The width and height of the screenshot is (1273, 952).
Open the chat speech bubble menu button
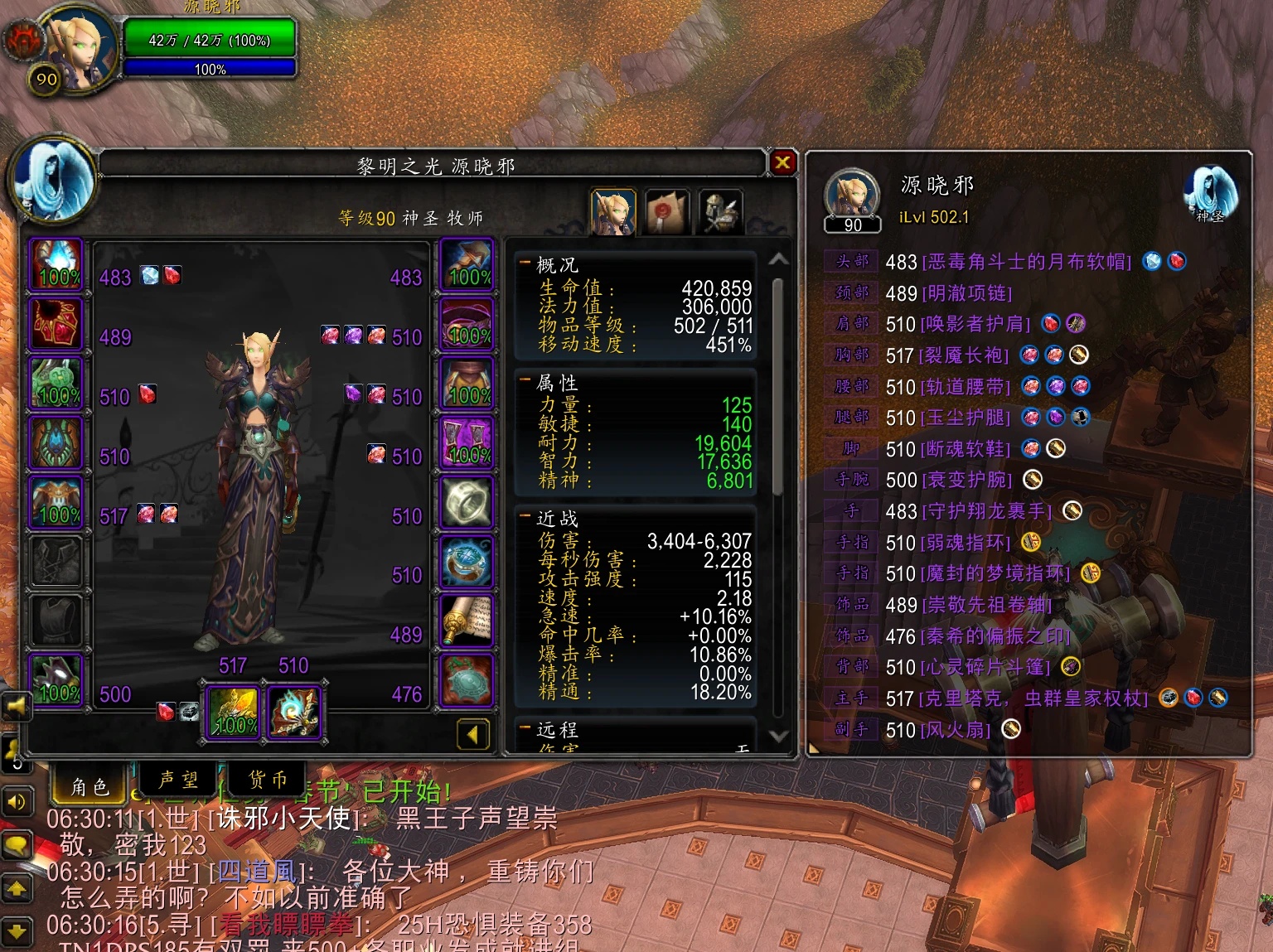[17, 845]
